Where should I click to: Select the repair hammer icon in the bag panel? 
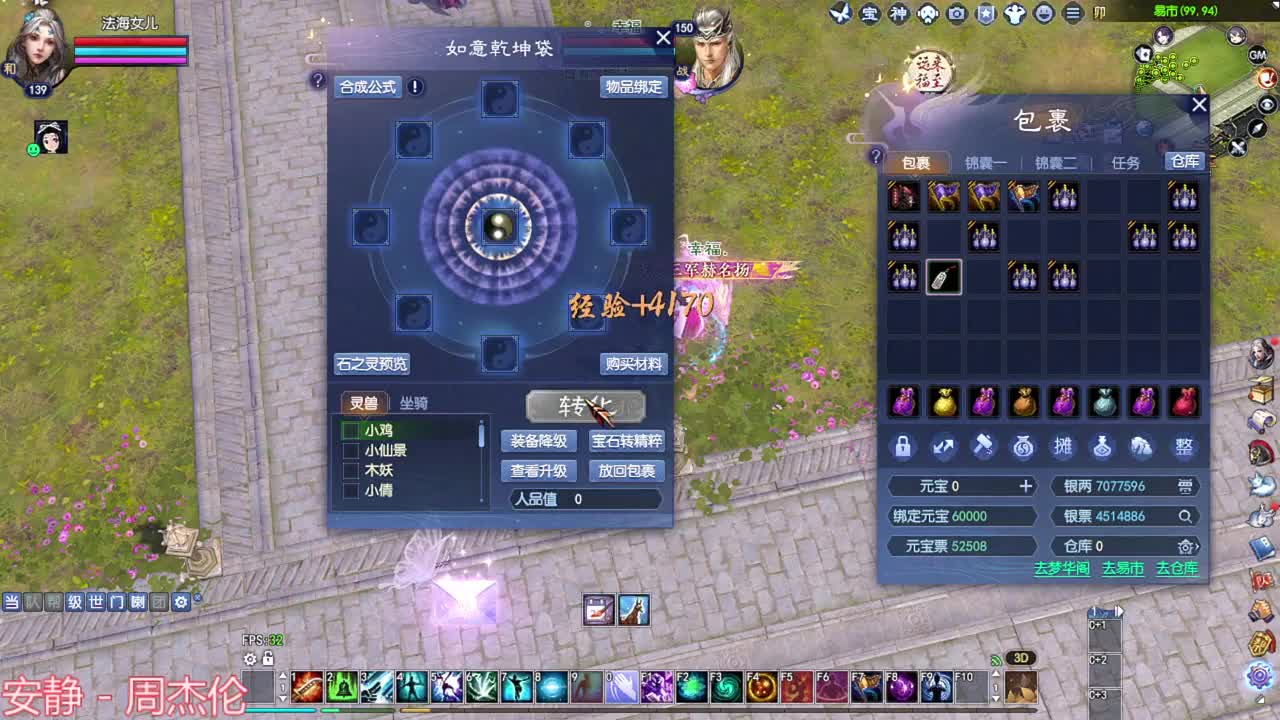pyautogui.click(x=983, y=448)
